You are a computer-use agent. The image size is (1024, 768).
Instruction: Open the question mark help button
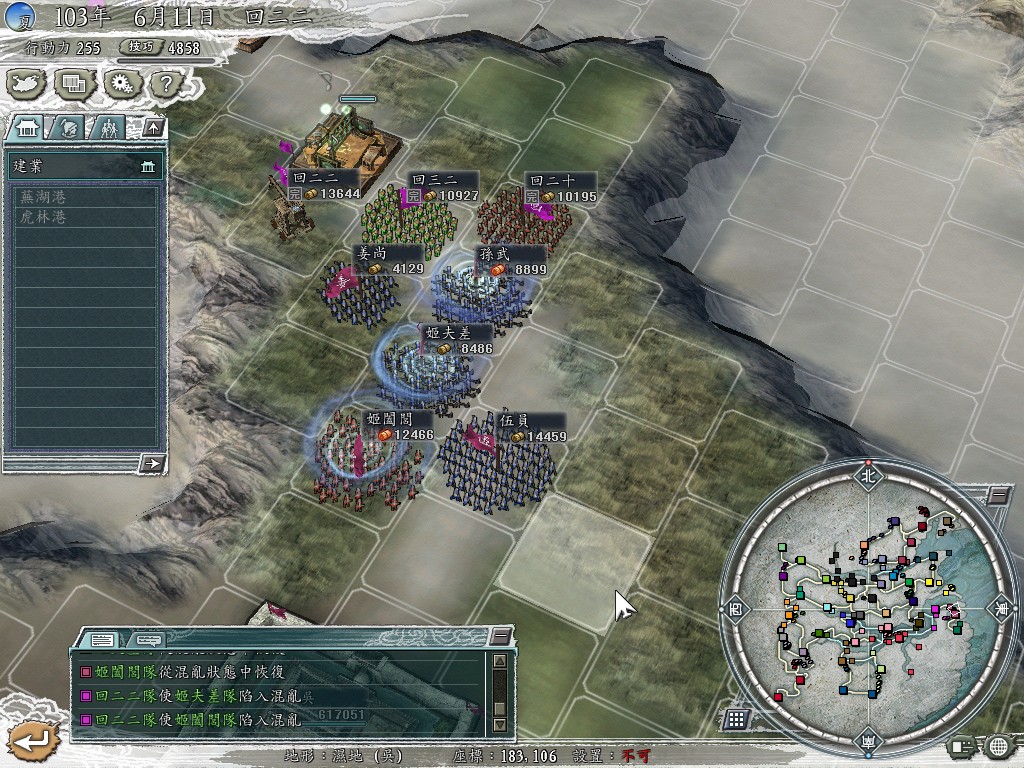[x=164, y=84]
